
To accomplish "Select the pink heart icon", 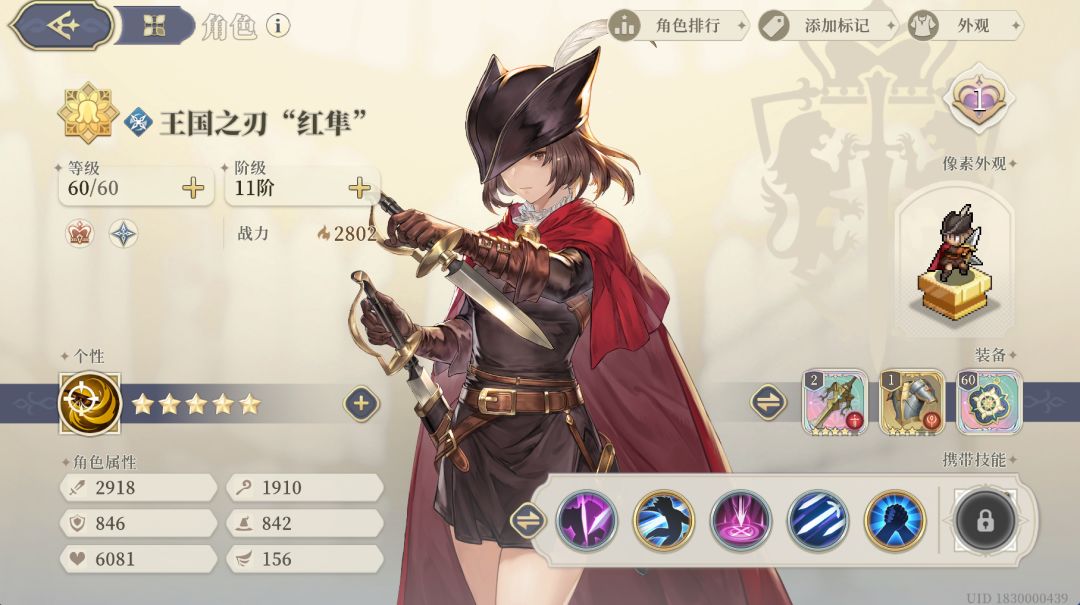I will tap(979, 97).
